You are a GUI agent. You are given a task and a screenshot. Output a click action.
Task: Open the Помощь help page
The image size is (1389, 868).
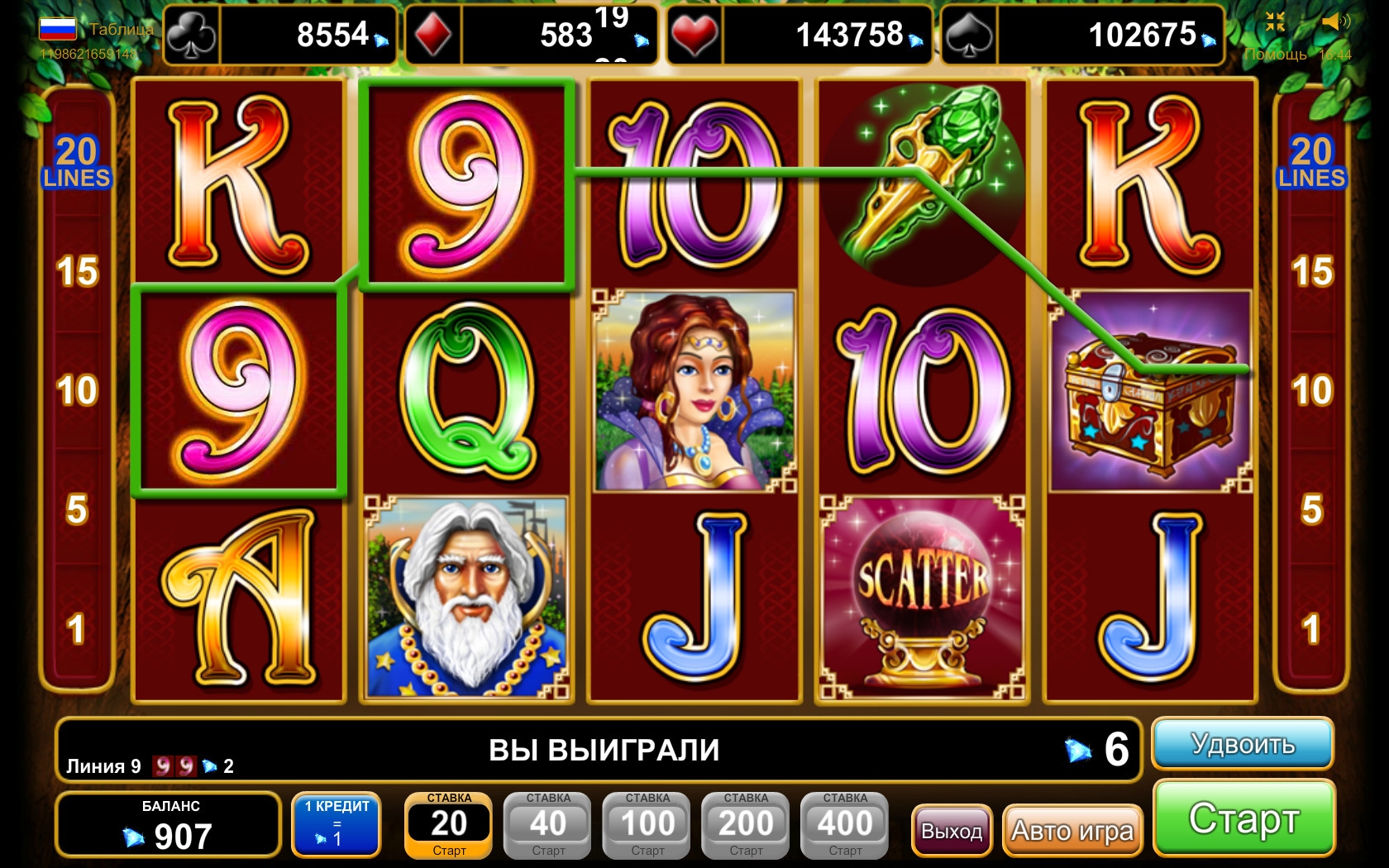tap(1276, 55)
